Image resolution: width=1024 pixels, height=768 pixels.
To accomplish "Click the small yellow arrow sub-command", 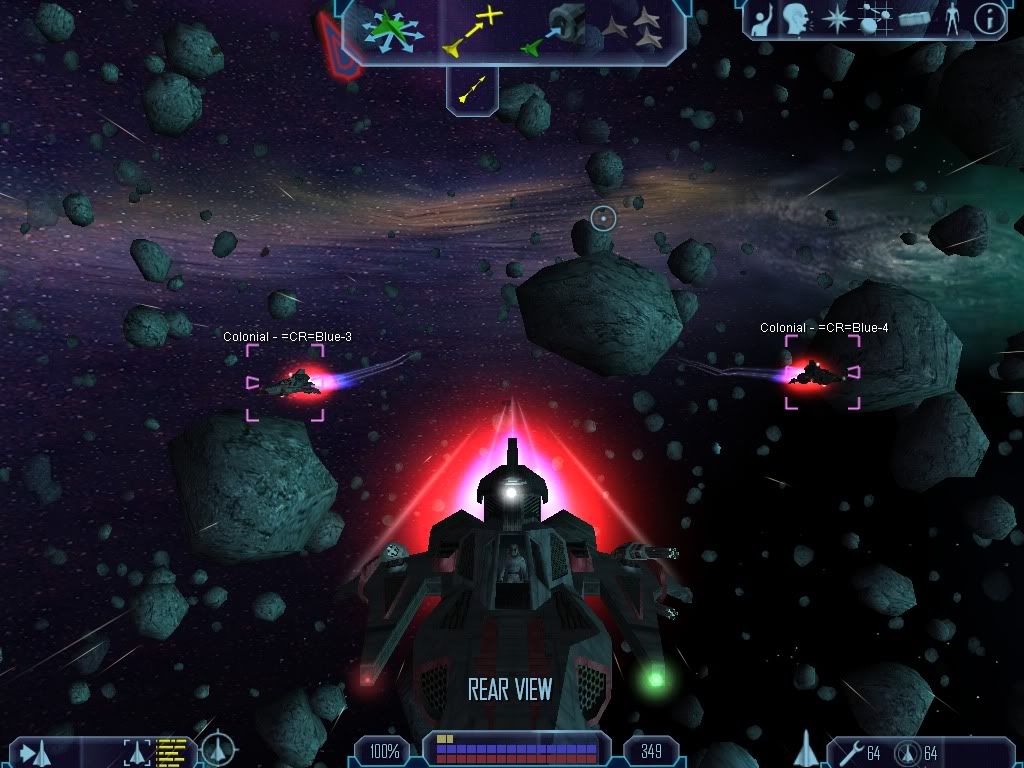I will click(471, 90).
